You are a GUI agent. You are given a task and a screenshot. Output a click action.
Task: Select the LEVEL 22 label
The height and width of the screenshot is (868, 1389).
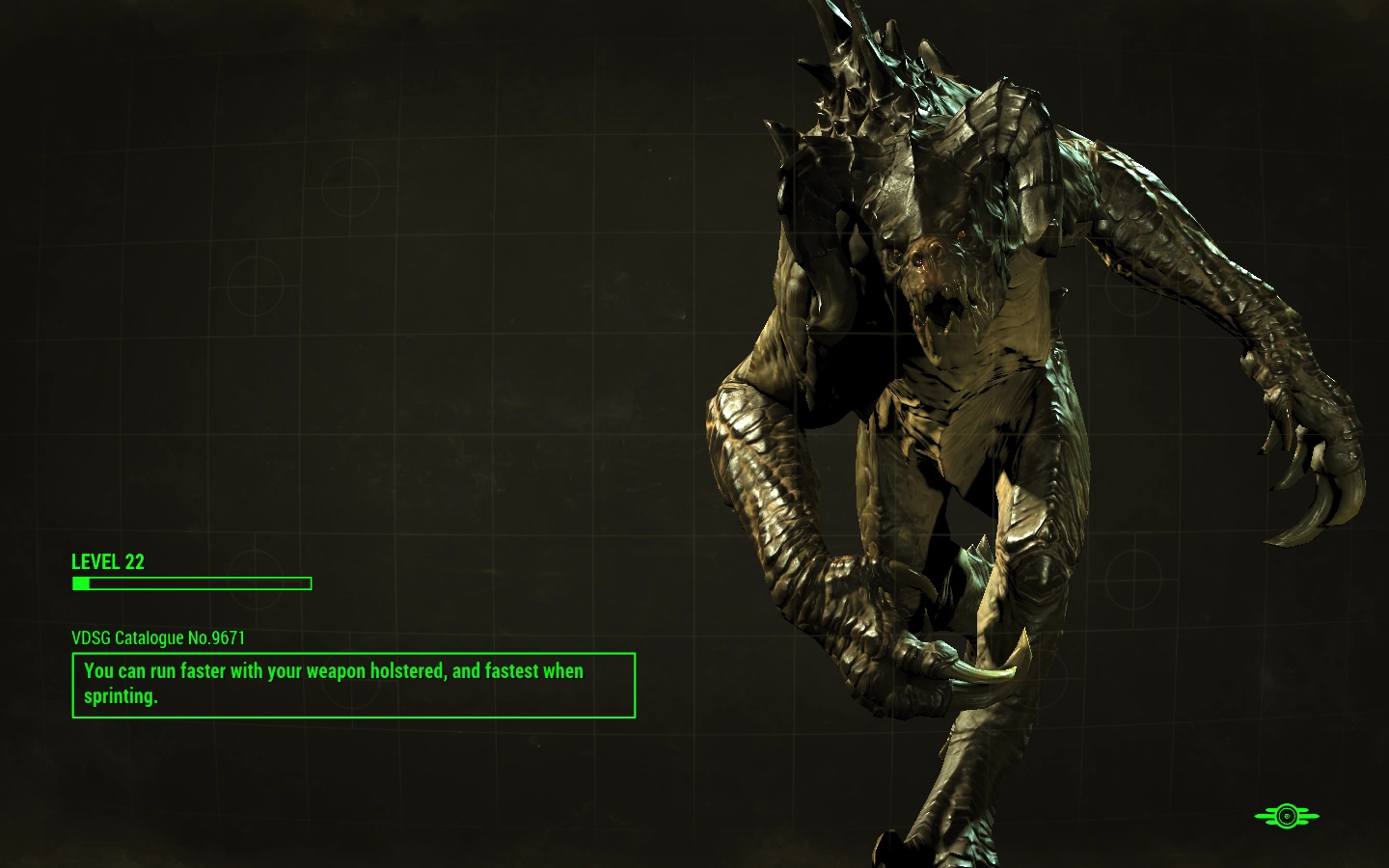107,562
